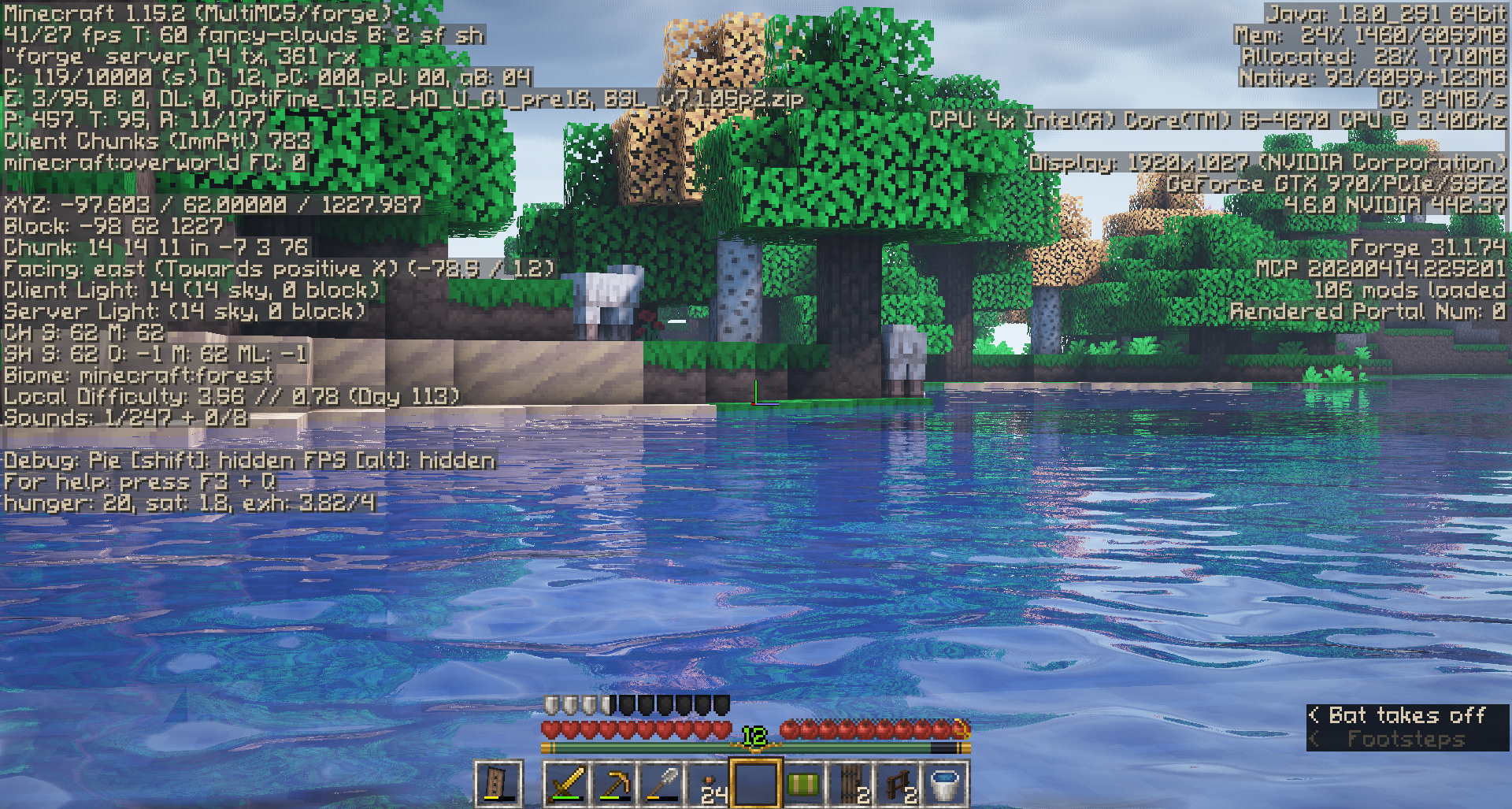Choose the golden pickaxe in the hotbar
Screen dimensions: 1512x809
(x=614, y=784)
